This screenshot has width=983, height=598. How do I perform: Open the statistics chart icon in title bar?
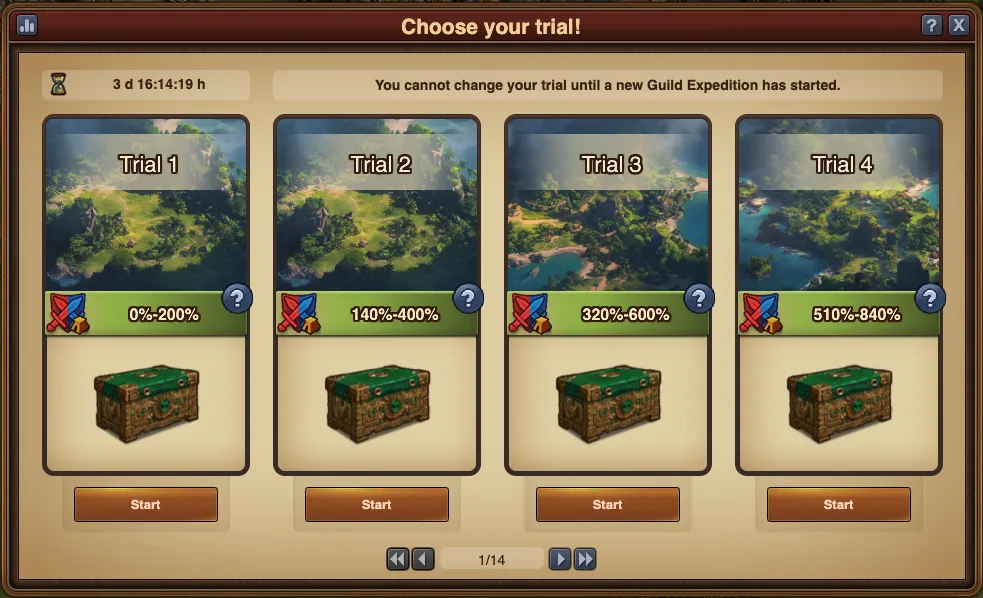26,26
